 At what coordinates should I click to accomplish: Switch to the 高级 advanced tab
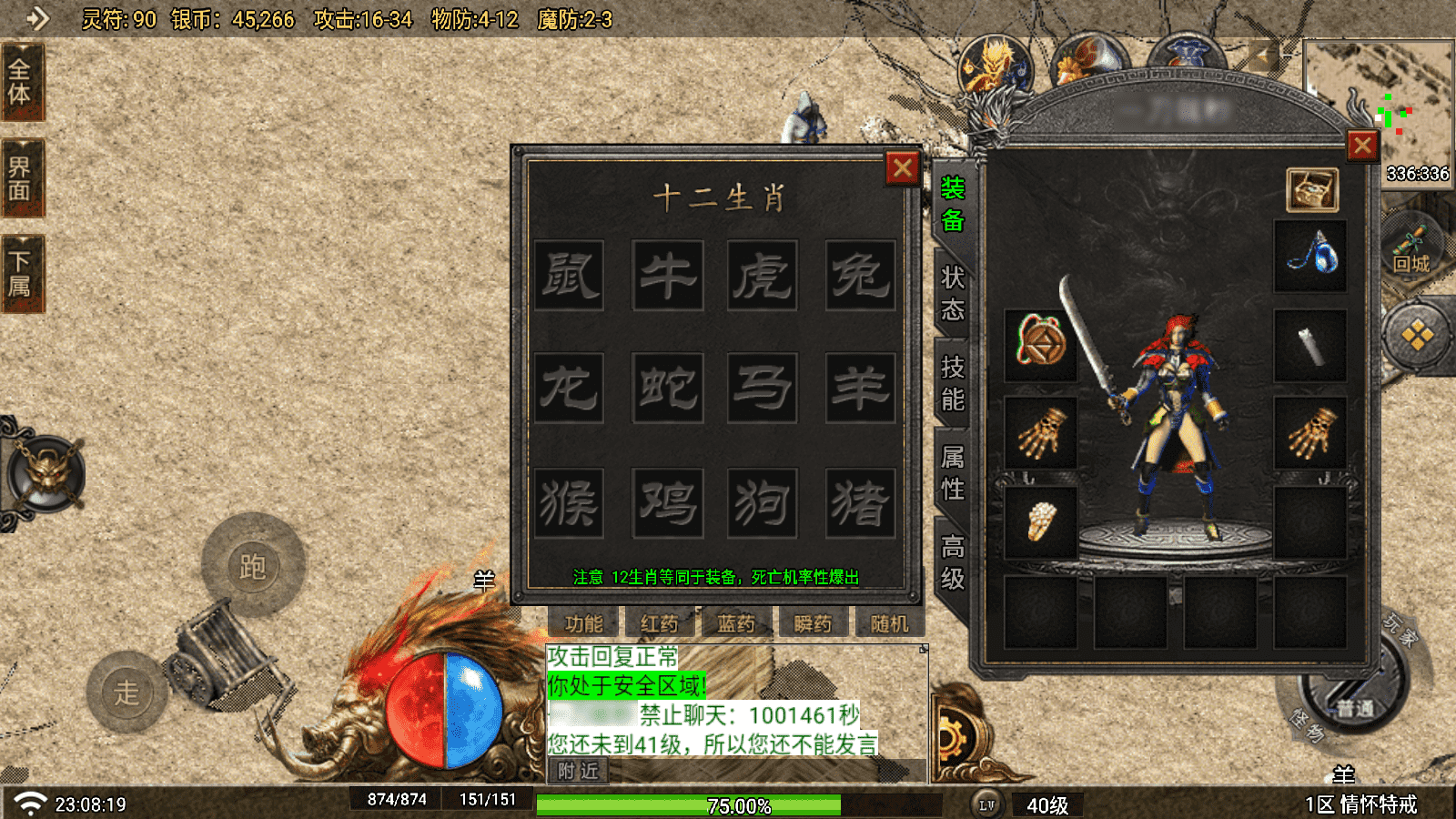pyautogui.click(x=952, y=563)
